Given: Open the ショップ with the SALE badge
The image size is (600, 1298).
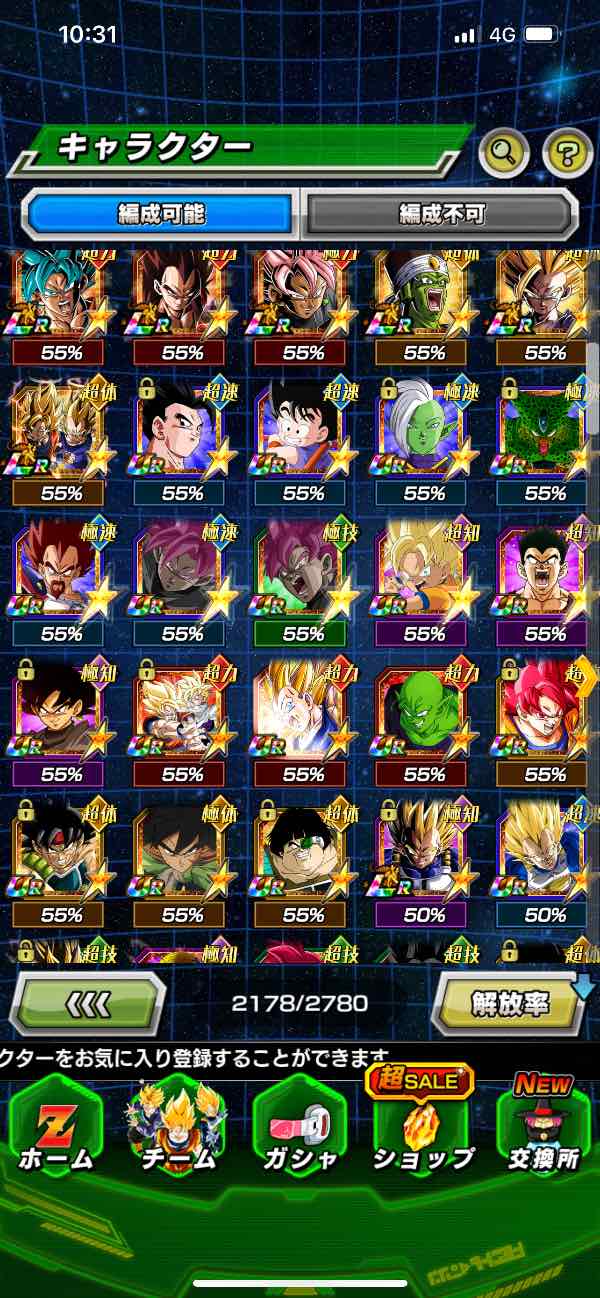Looking at the screenshot, I should click(x=422, y=1131).
